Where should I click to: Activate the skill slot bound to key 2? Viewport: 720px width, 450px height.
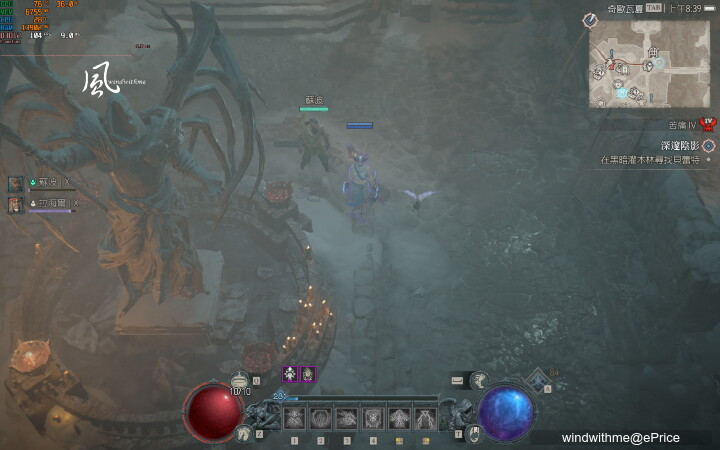321,418
